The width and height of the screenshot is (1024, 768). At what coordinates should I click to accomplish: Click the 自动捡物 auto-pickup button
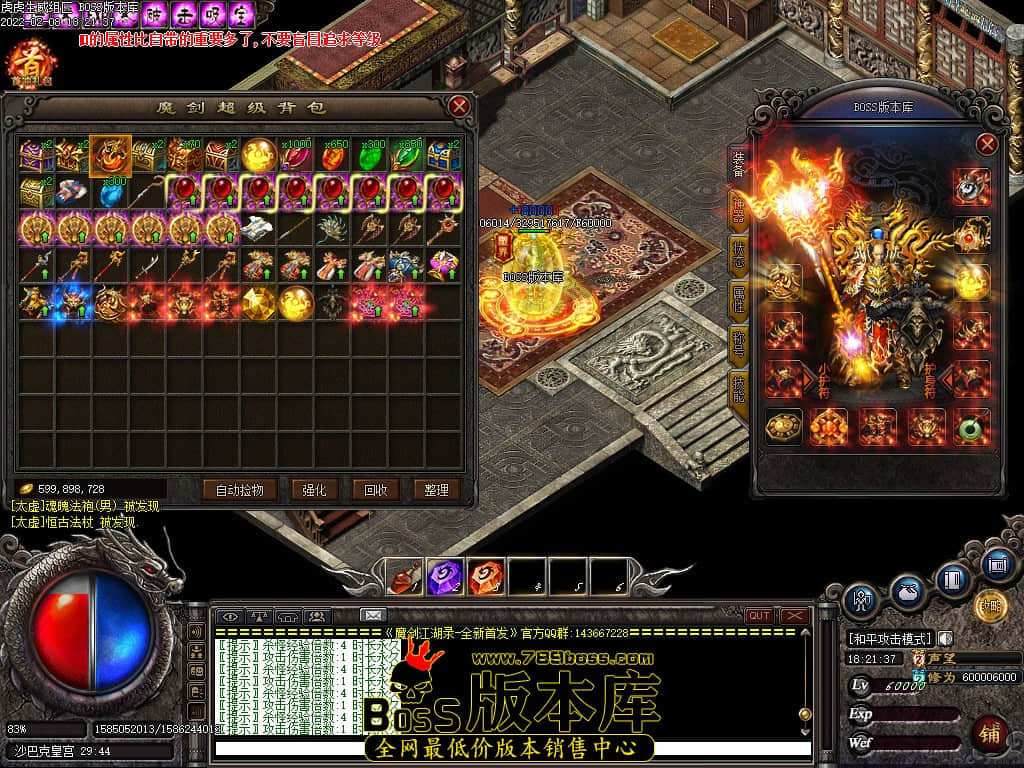(x=239, y=489)
